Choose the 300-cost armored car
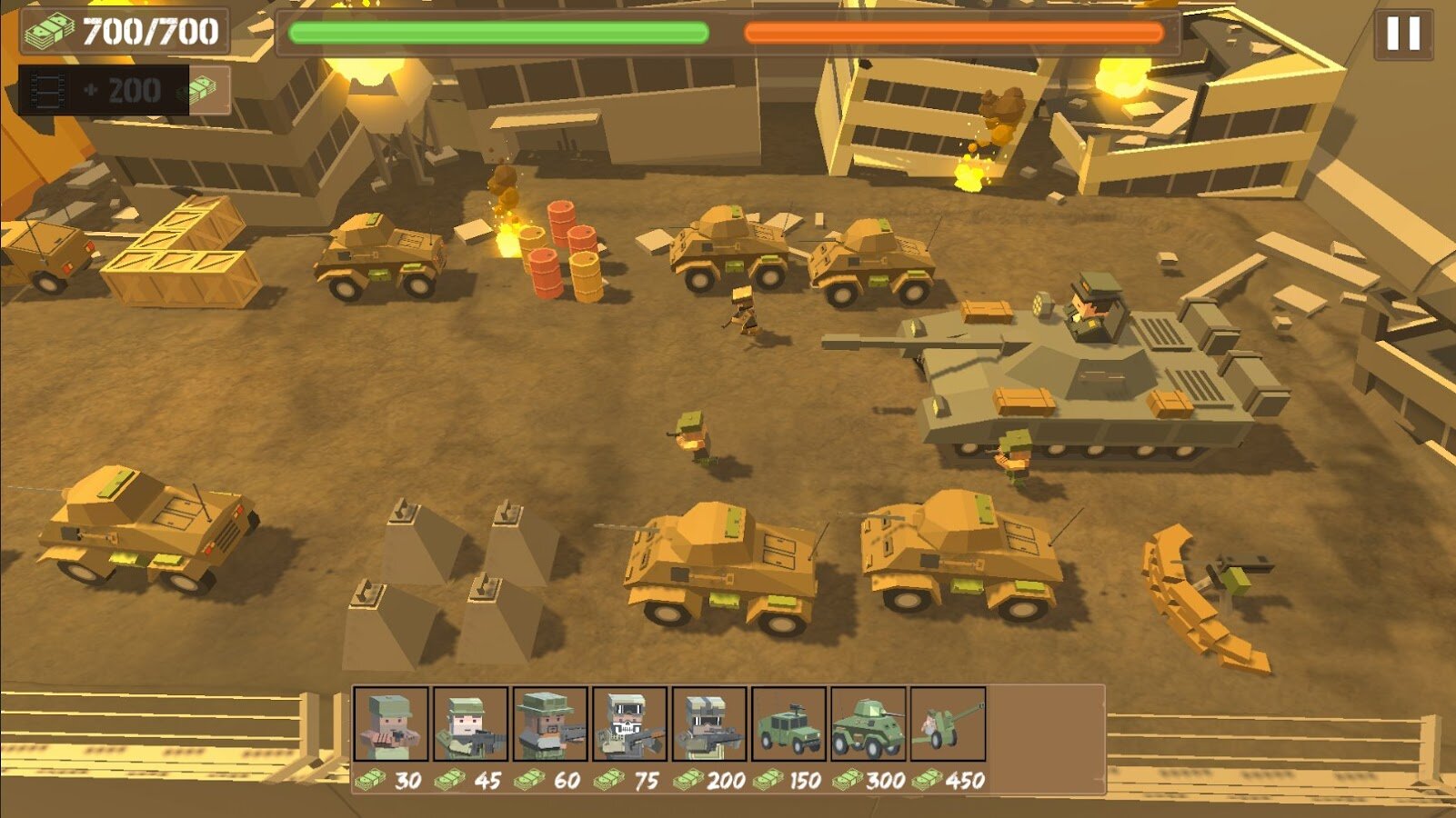The image size is (1456, 818). [x=869, y=723]
